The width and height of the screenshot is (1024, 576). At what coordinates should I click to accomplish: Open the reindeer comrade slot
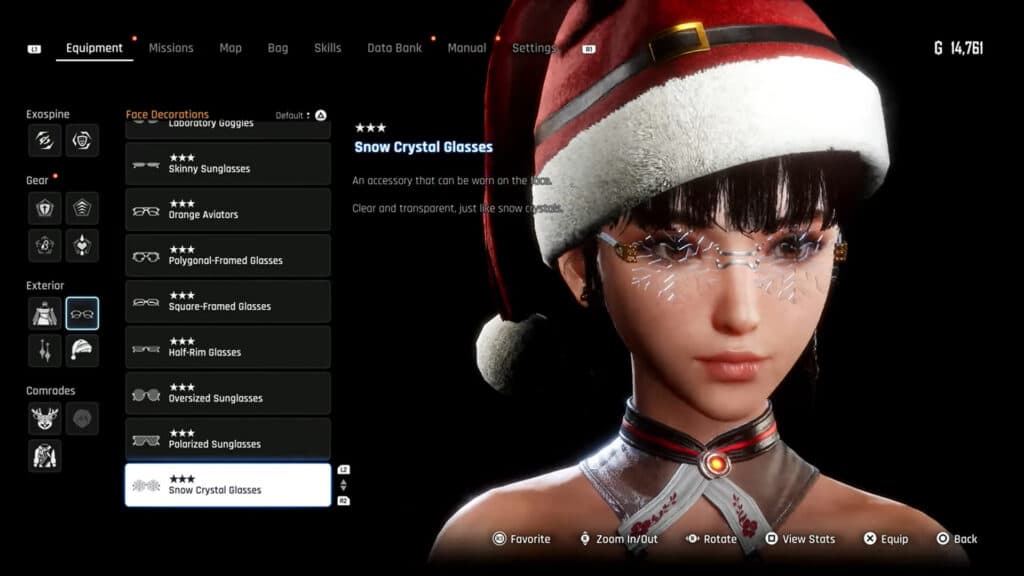pyautogui.click(x=45, y=418)
